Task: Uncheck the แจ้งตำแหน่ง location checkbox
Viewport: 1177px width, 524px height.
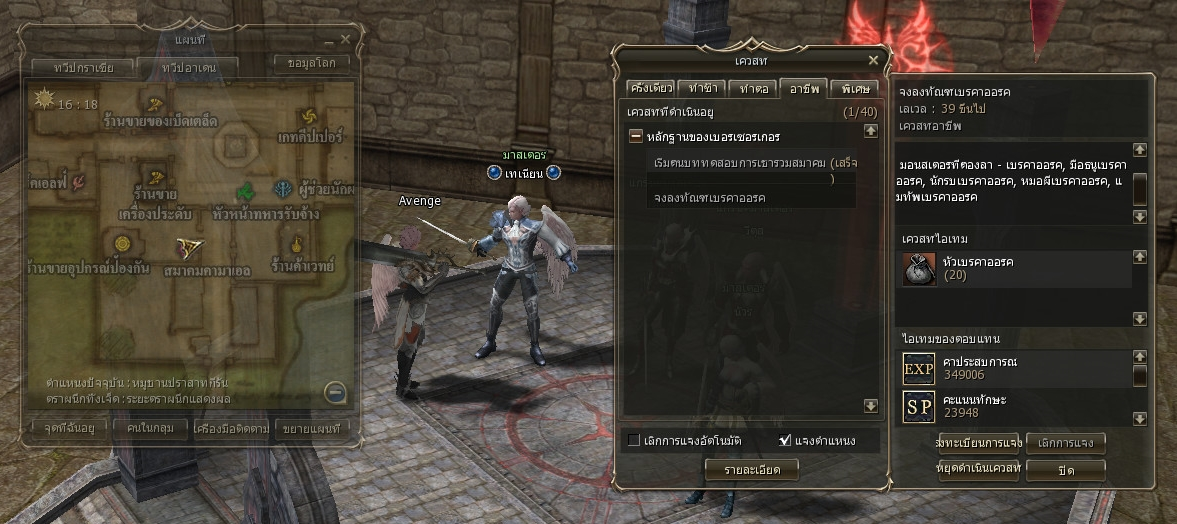Action: point(785,440)
